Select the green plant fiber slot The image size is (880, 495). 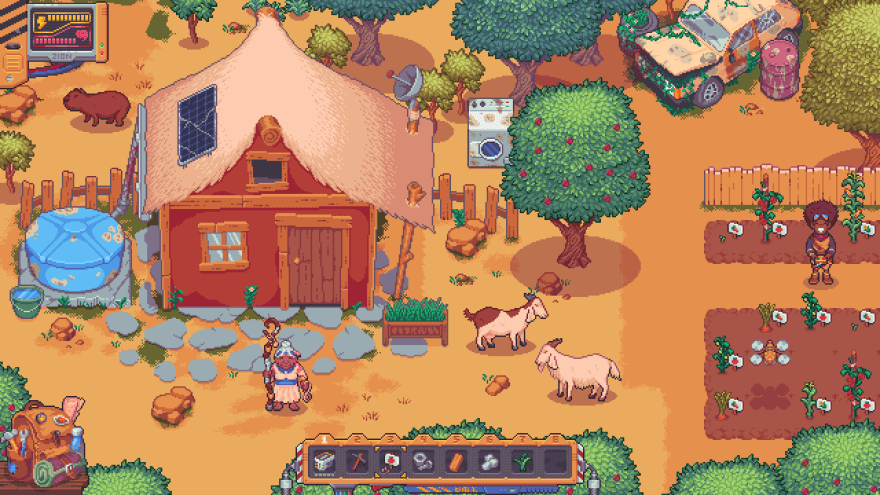[x=522, y=462]
